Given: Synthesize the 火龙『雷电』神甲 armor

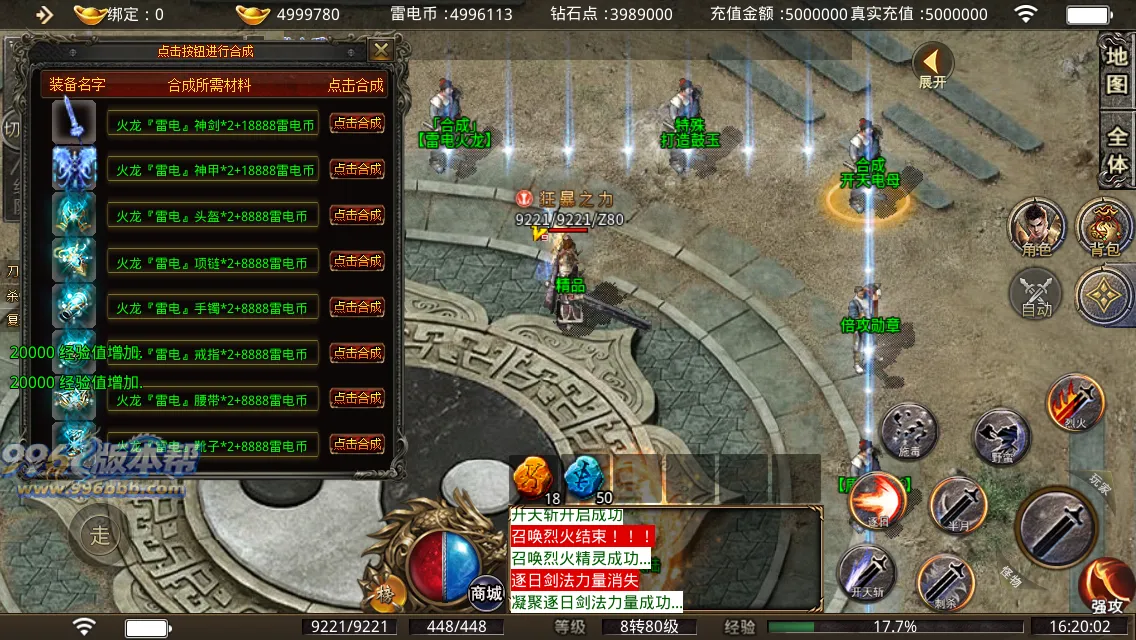Looking at the screenshot, I should pyautogui.click(x=357, y=169).
